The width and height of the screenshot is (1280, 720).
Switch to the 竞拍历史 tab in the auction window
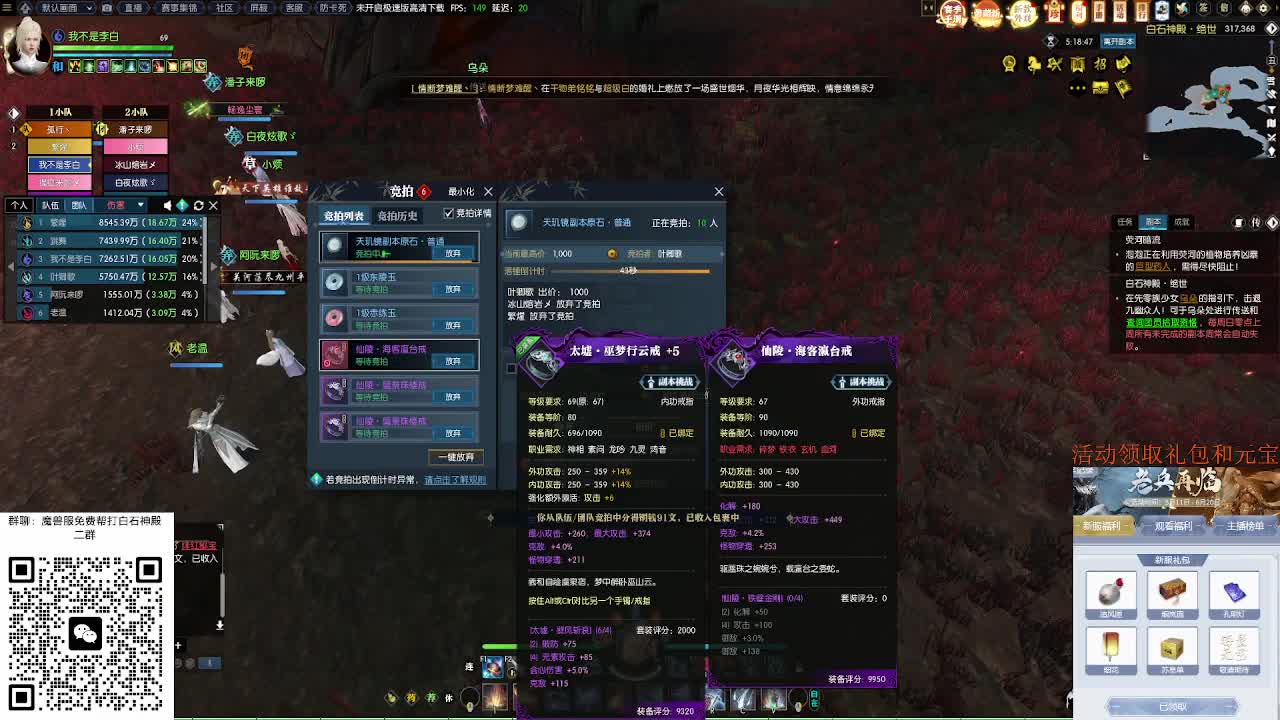[x=397, y=216]
